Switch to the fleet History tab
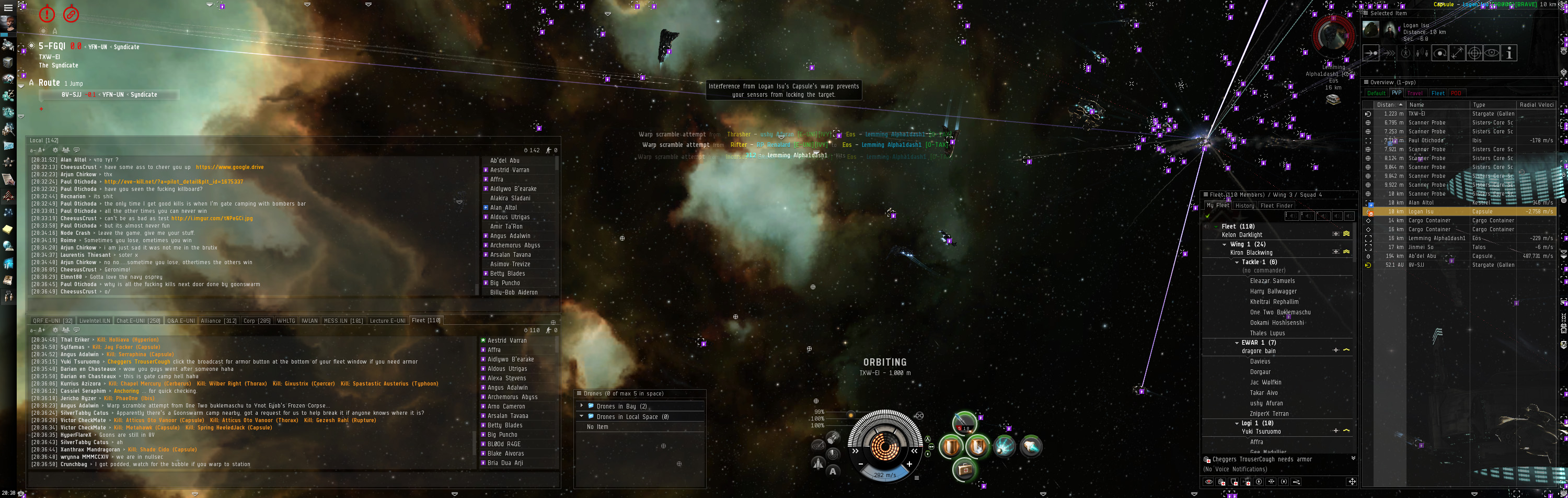 click(1244, 206)
